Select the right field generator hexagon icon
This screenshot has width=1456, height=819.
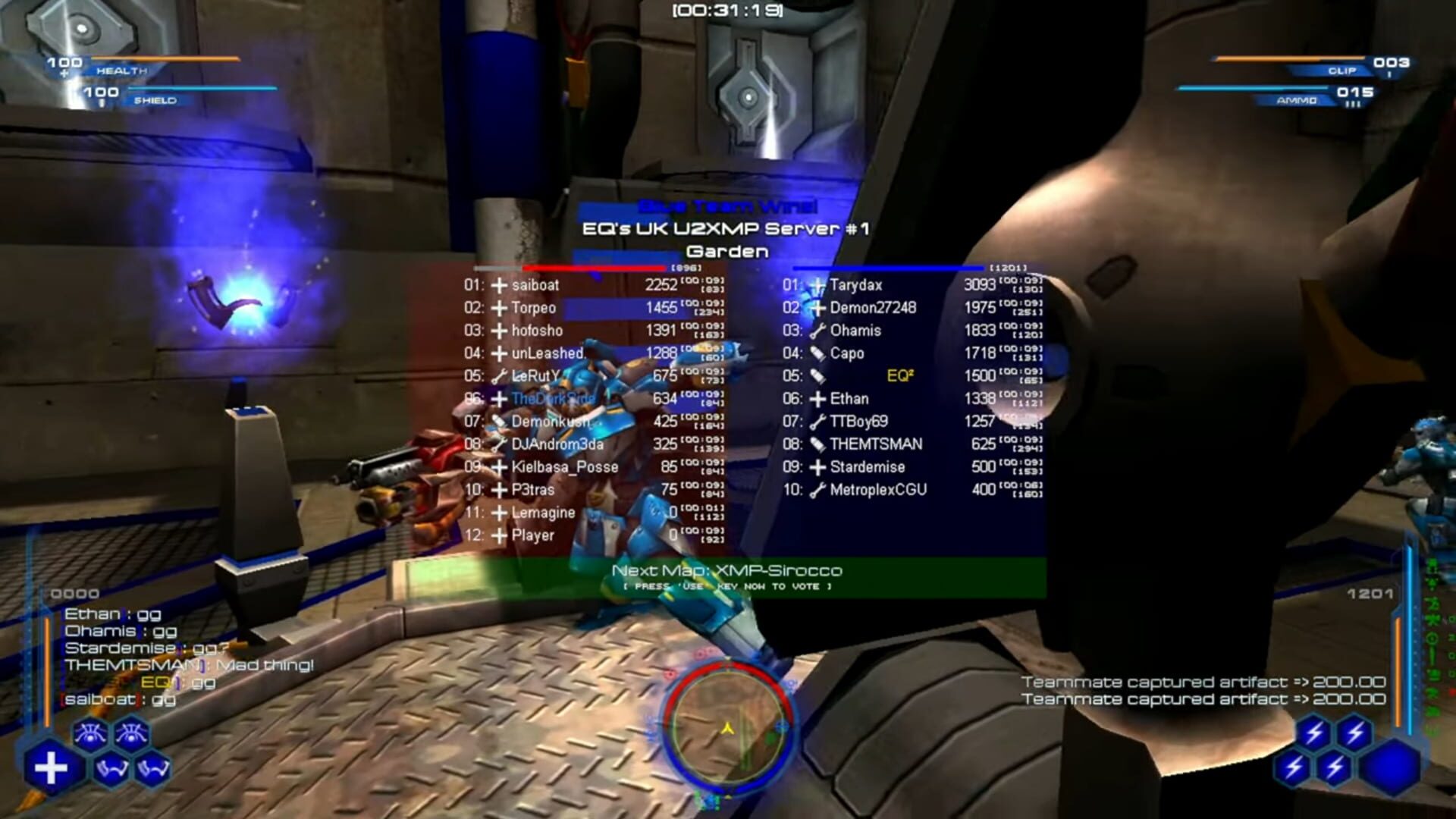point(152,767)
